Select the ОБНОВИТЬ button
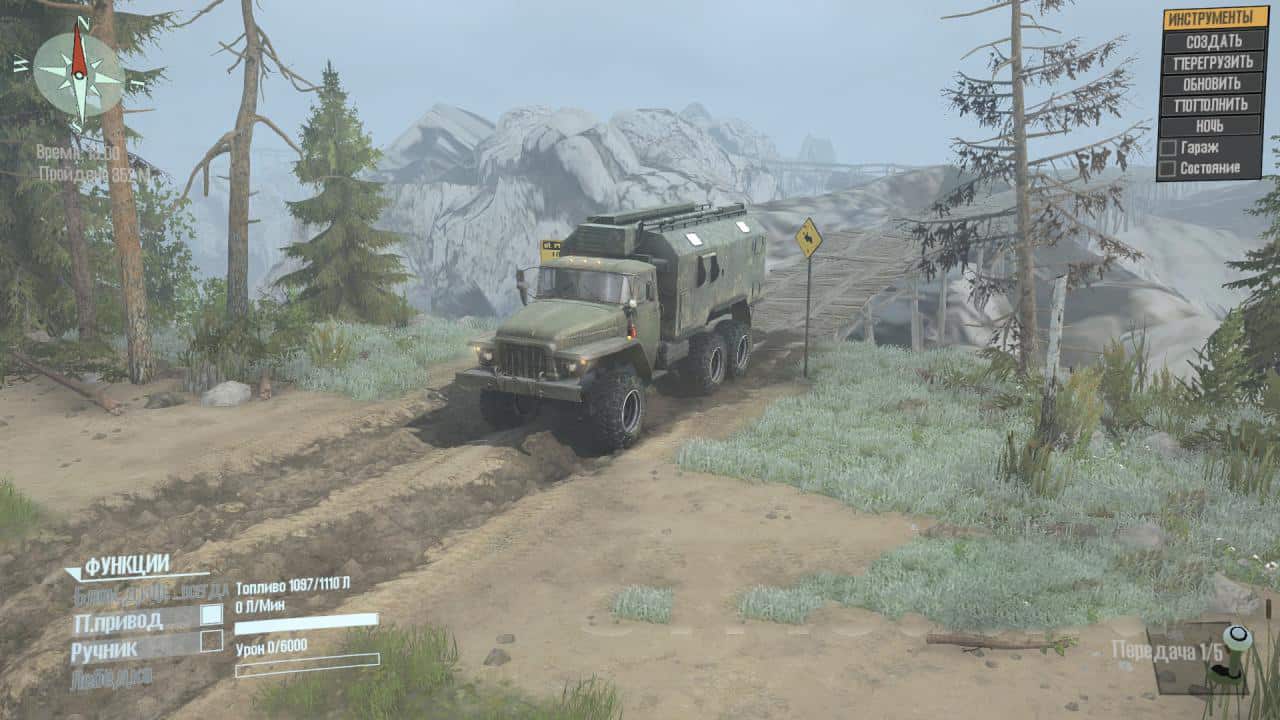The height and width of the screenshot is (720, 1280). coord(1213,83)
